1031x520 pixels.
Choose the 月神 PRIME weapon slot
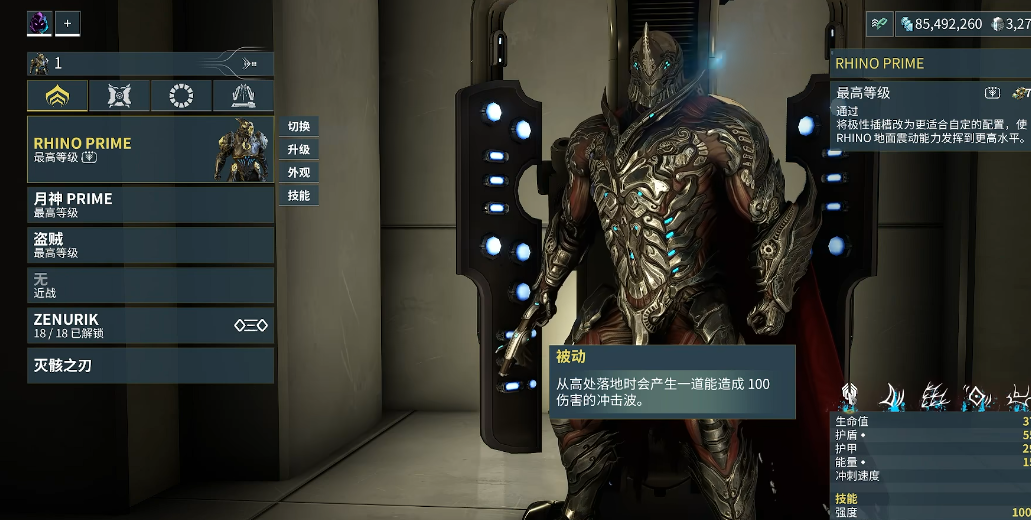coord(150,204)
